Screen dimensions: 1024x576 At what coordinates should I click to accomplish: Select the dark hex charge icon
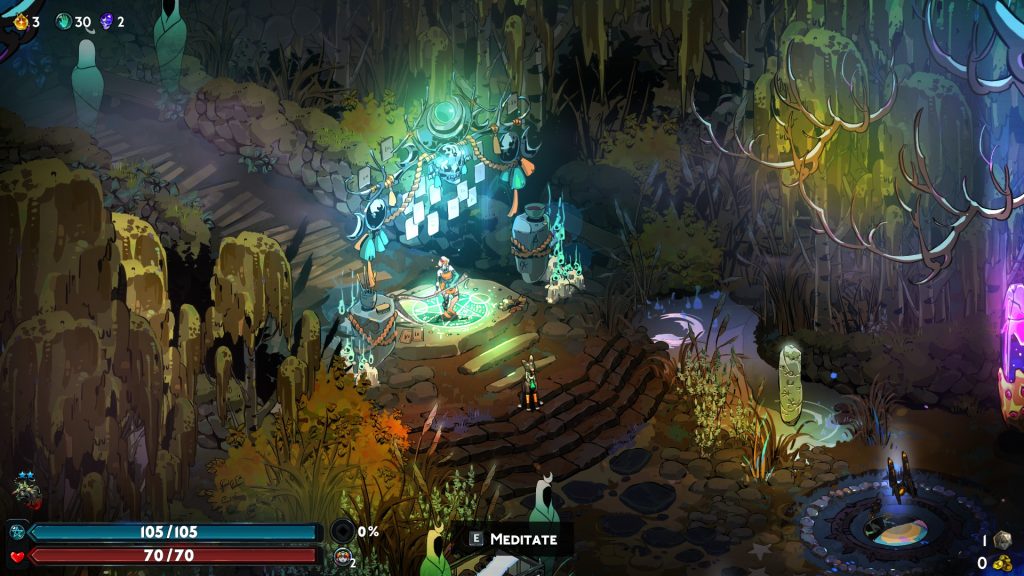[343, 531]
